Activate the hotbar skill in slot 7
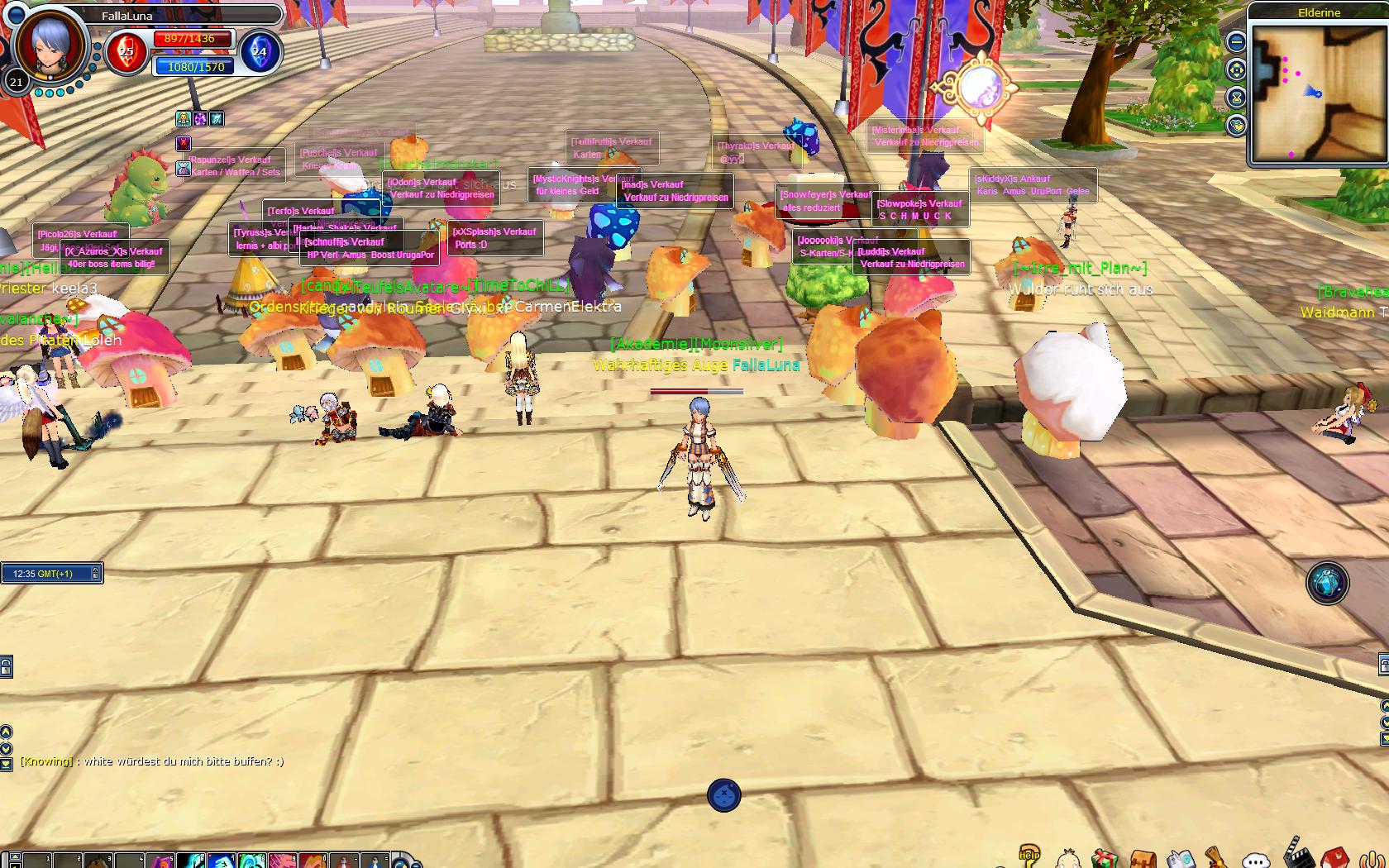 [221, 861]
